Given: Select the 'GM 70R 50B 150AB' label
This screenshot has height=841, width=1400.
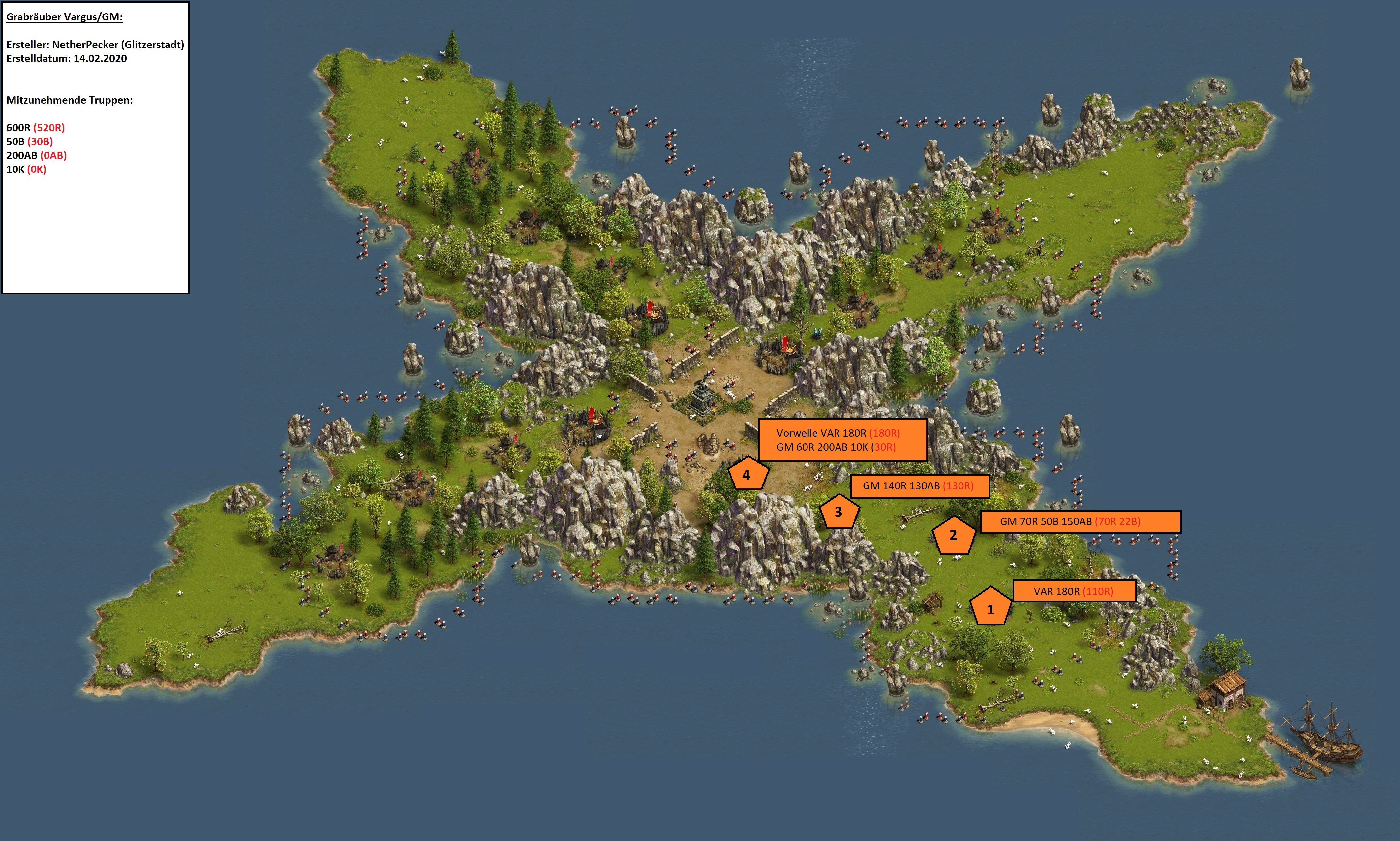Looking at the screenshot, I should click(1080, 521).
